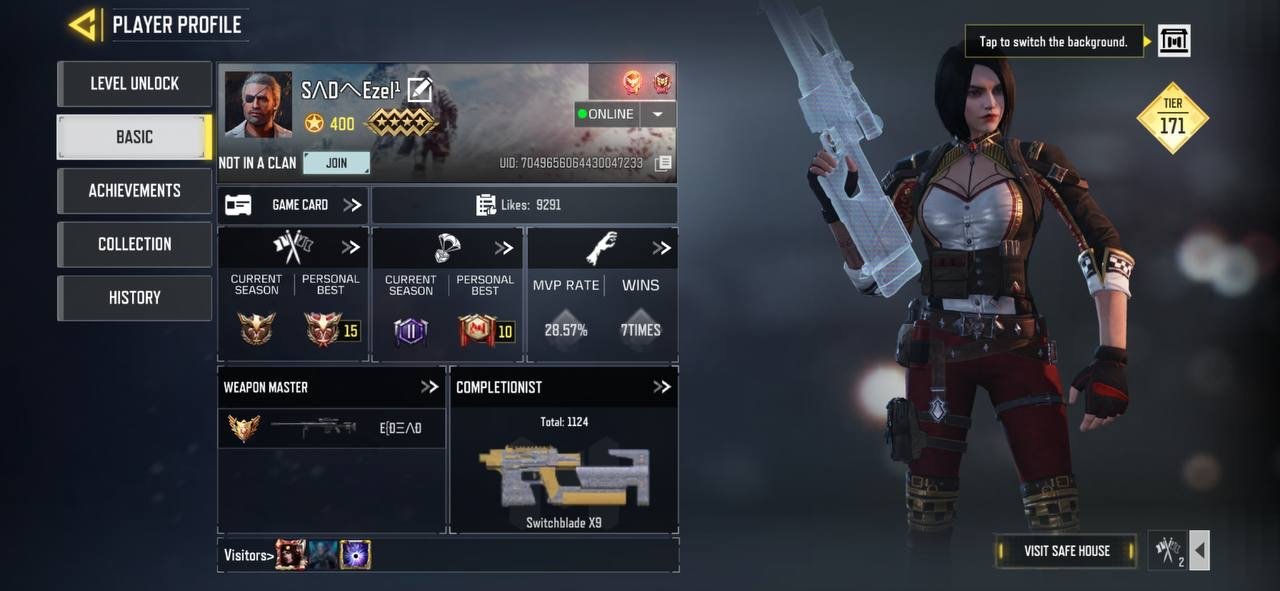
Task: Select the Collection tab
Action: click(x=134, y=244)
